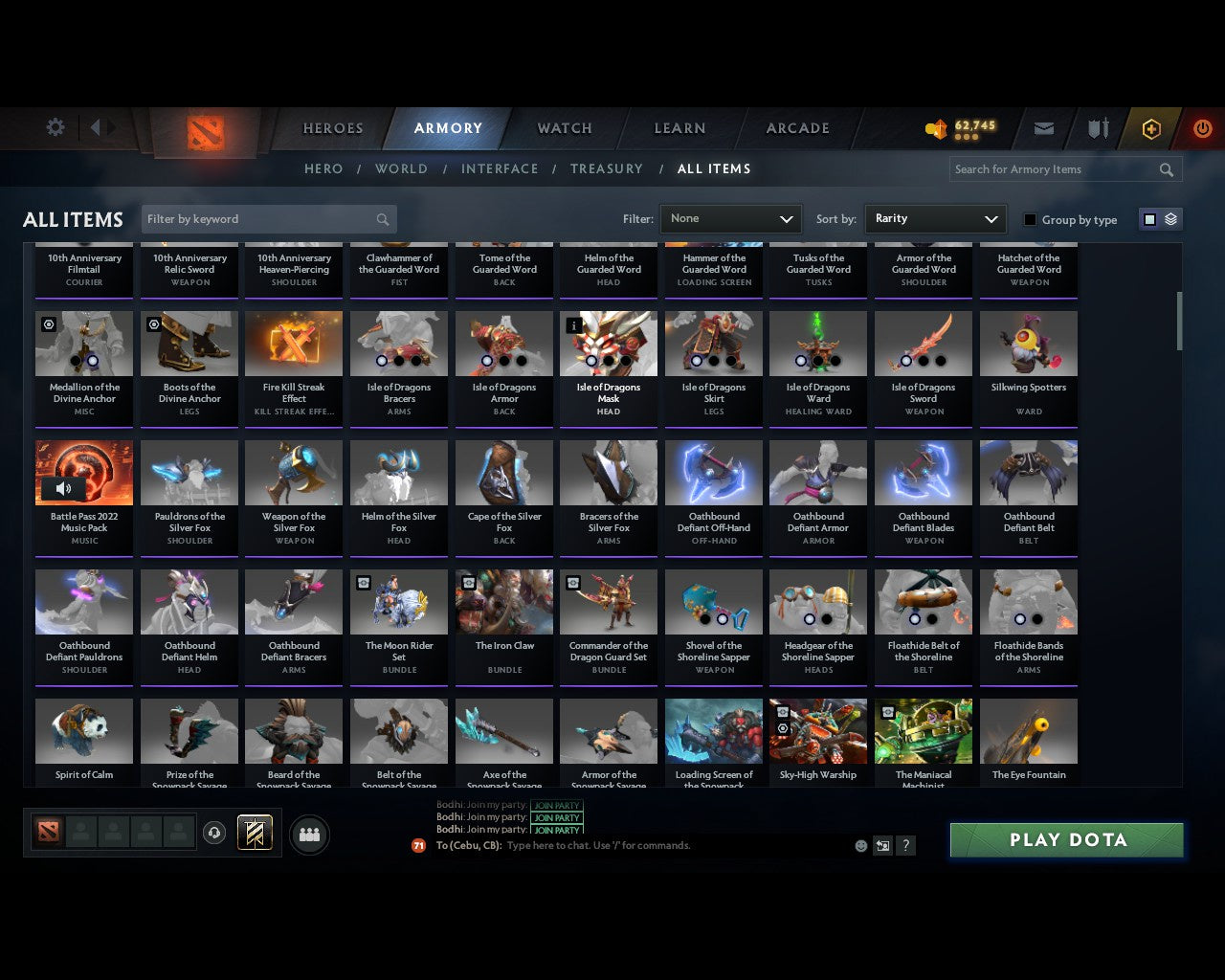
Task: Enable the Group by type checkbox
Action: pos(1030,219)
